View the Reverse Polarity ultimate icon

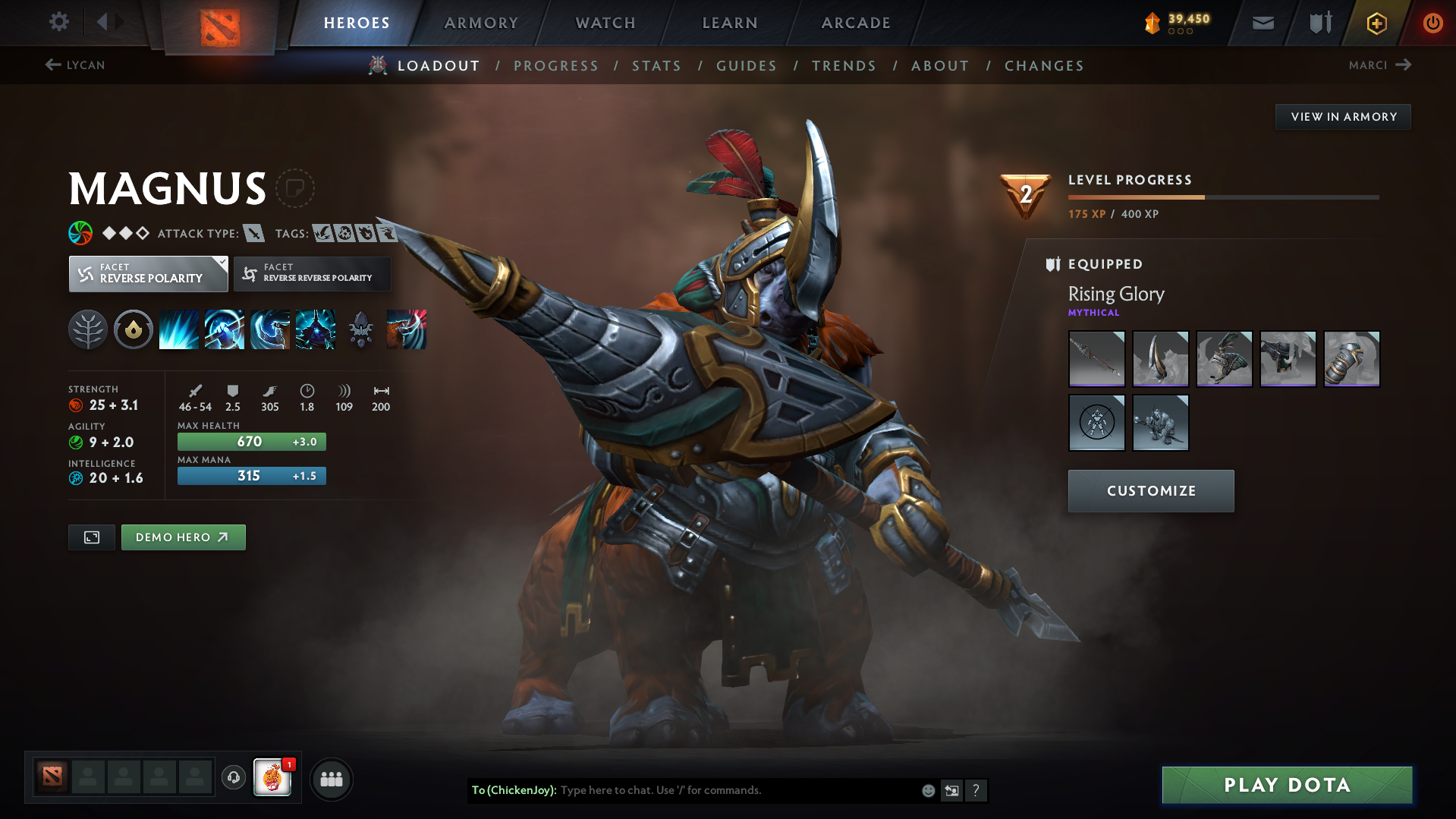pyautogui.click(x=315, y=329)
